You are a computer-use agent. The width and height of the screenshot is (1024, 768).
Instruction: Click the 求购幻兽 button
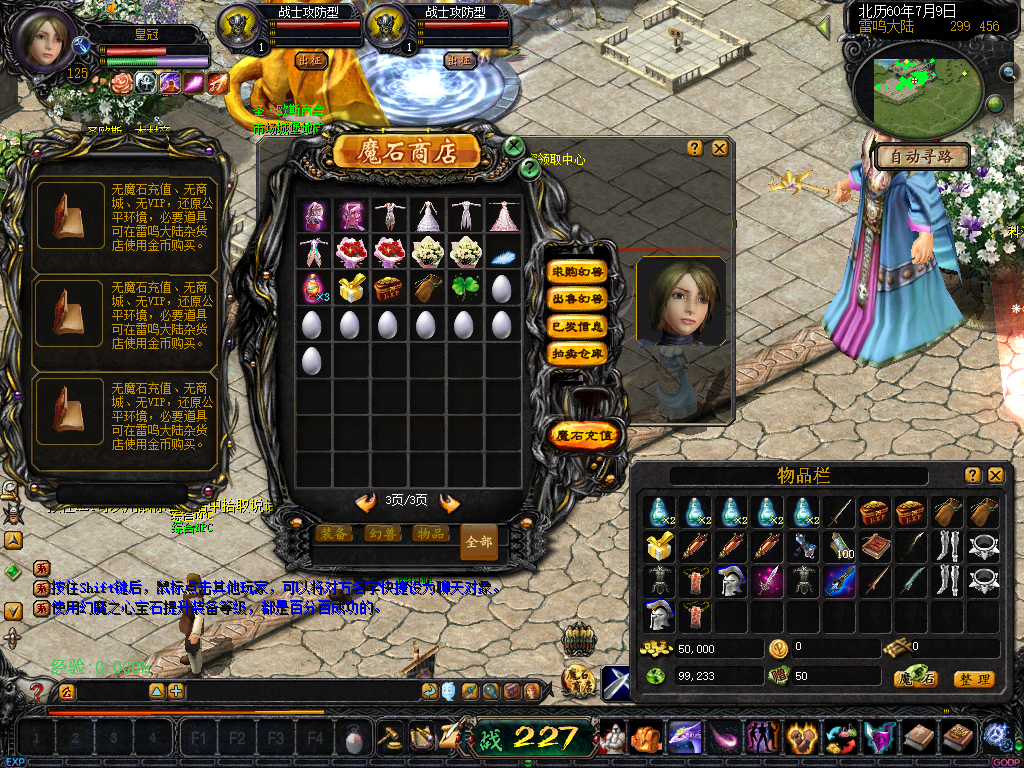tap(578, 272)
